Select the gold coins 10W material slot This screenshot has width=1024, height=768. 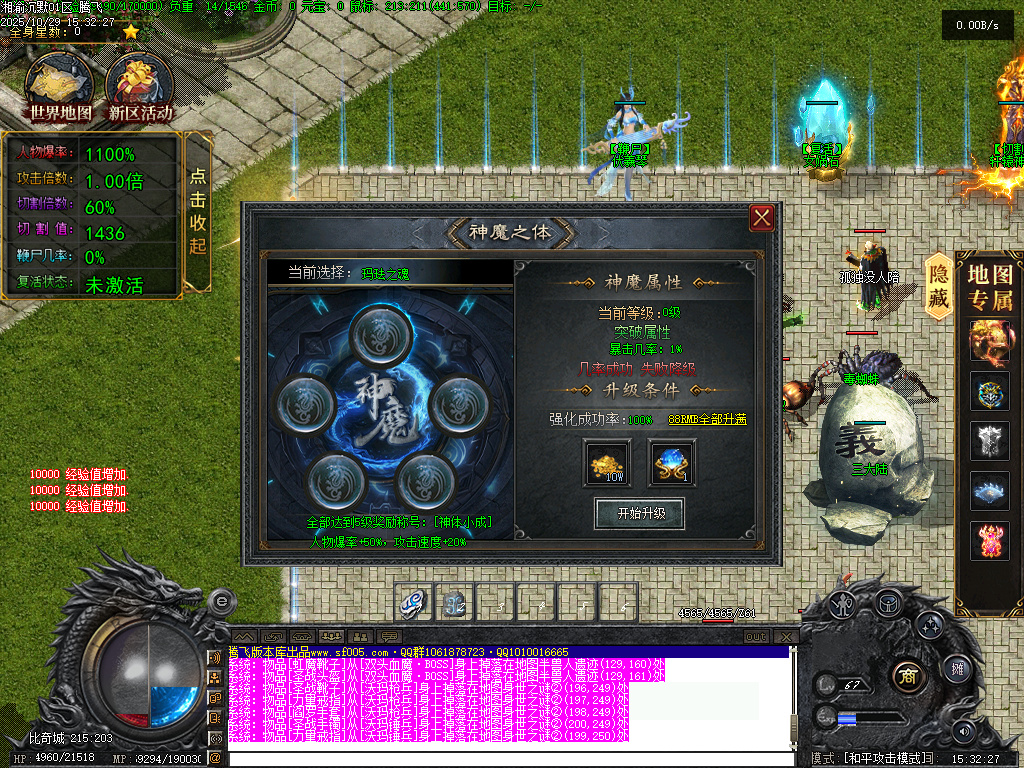coord(608,463)
